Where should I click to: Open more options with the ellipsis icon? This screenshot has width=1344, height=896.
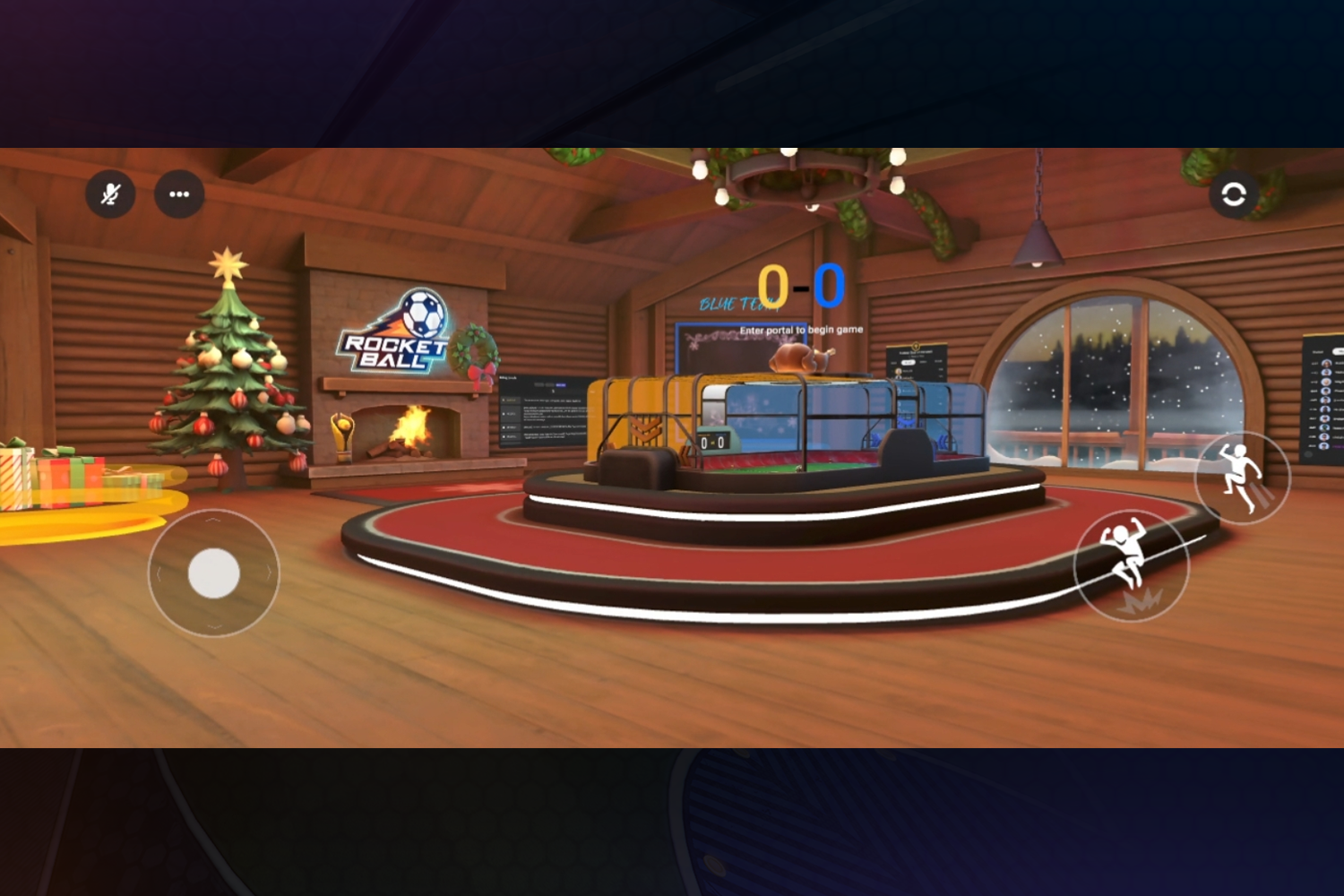point(179,194)
